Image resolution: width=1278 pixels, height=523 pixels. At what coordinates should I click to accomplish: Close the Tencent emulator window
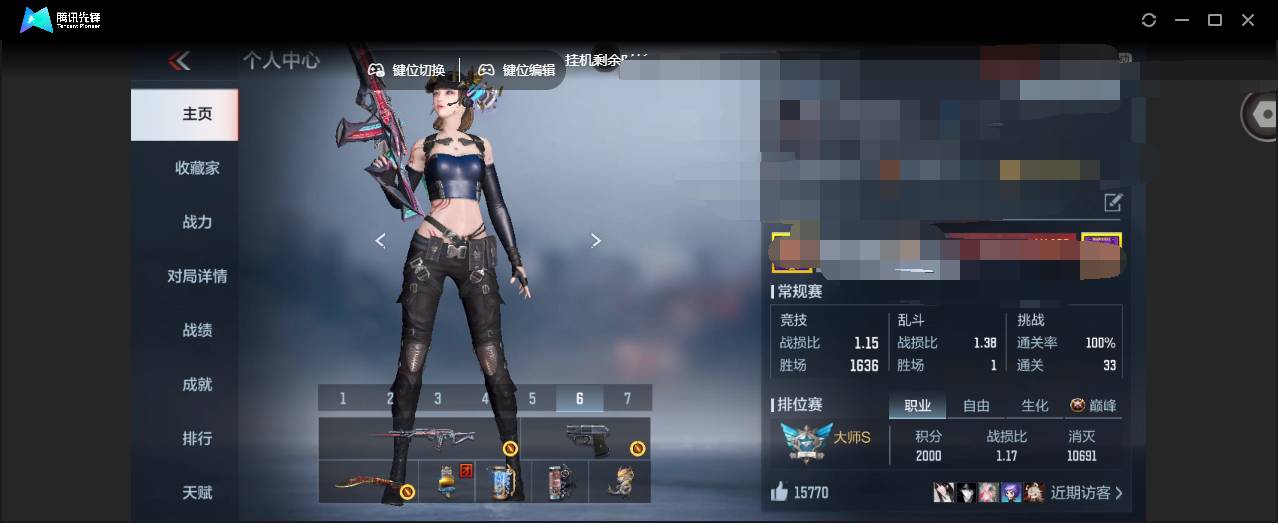[1248, 20]
